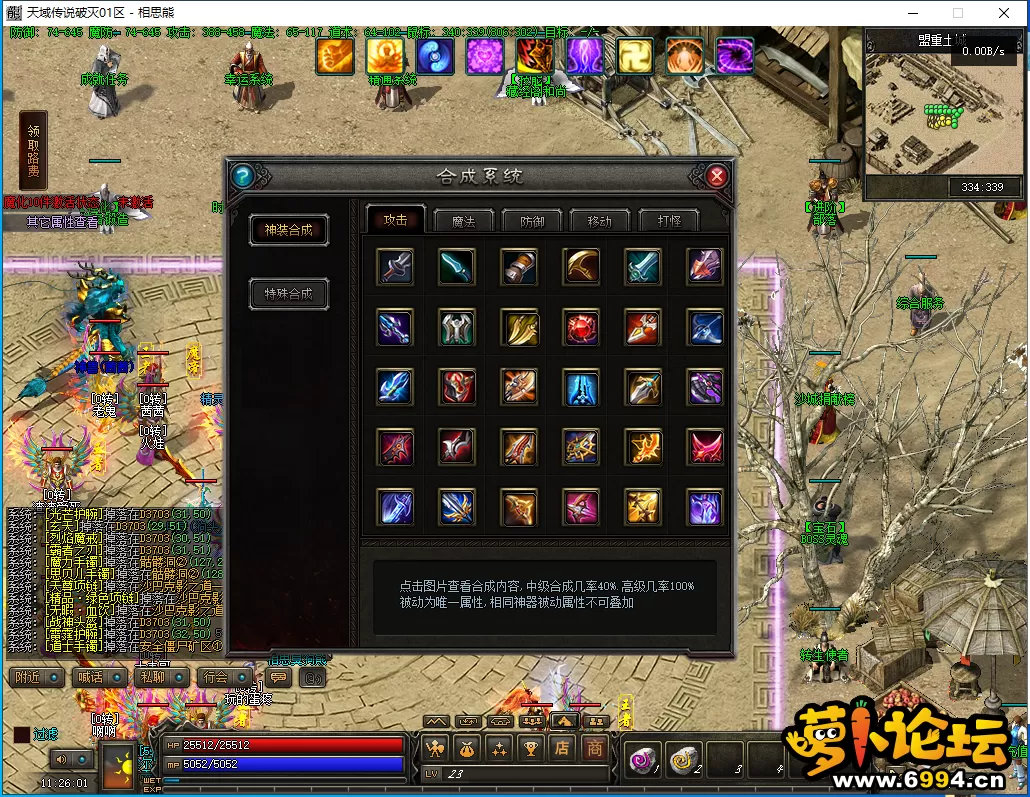Switch to the 移动 tab

tap(599, 220)
